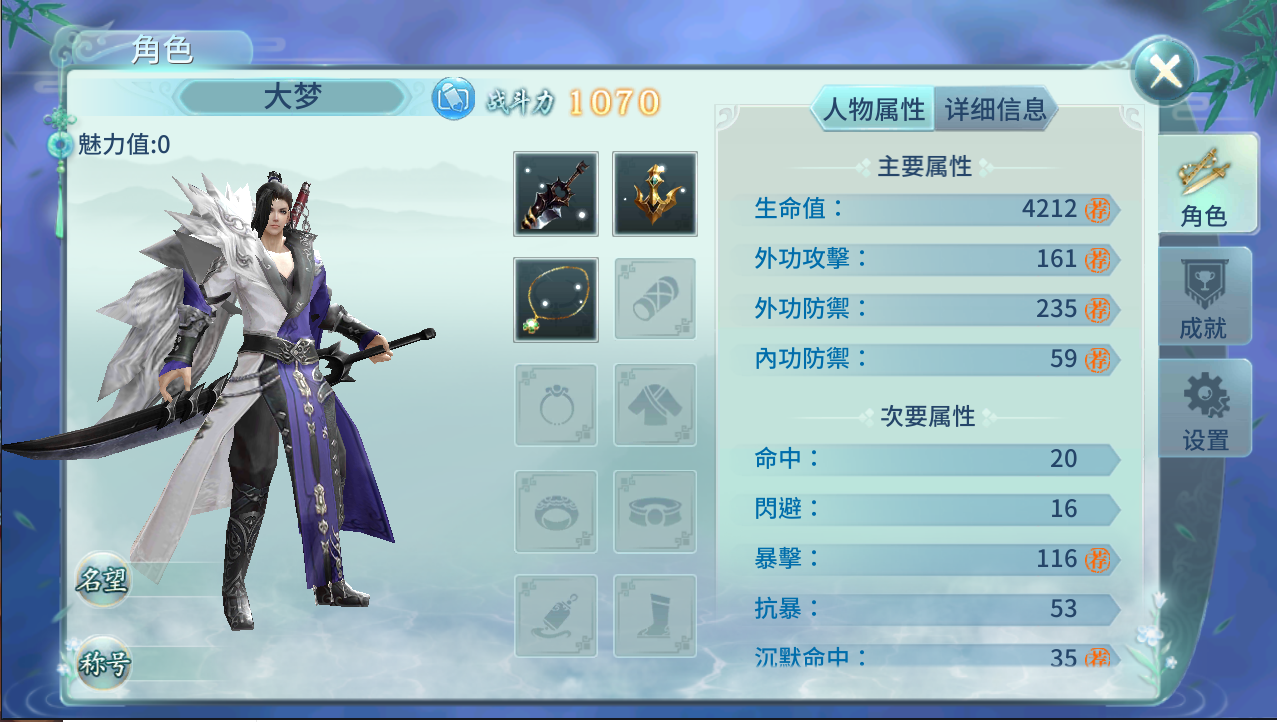Open the 成就 achievements tab
Viewport: 1277px width, 722px height.
click(x=1203, y=298)
